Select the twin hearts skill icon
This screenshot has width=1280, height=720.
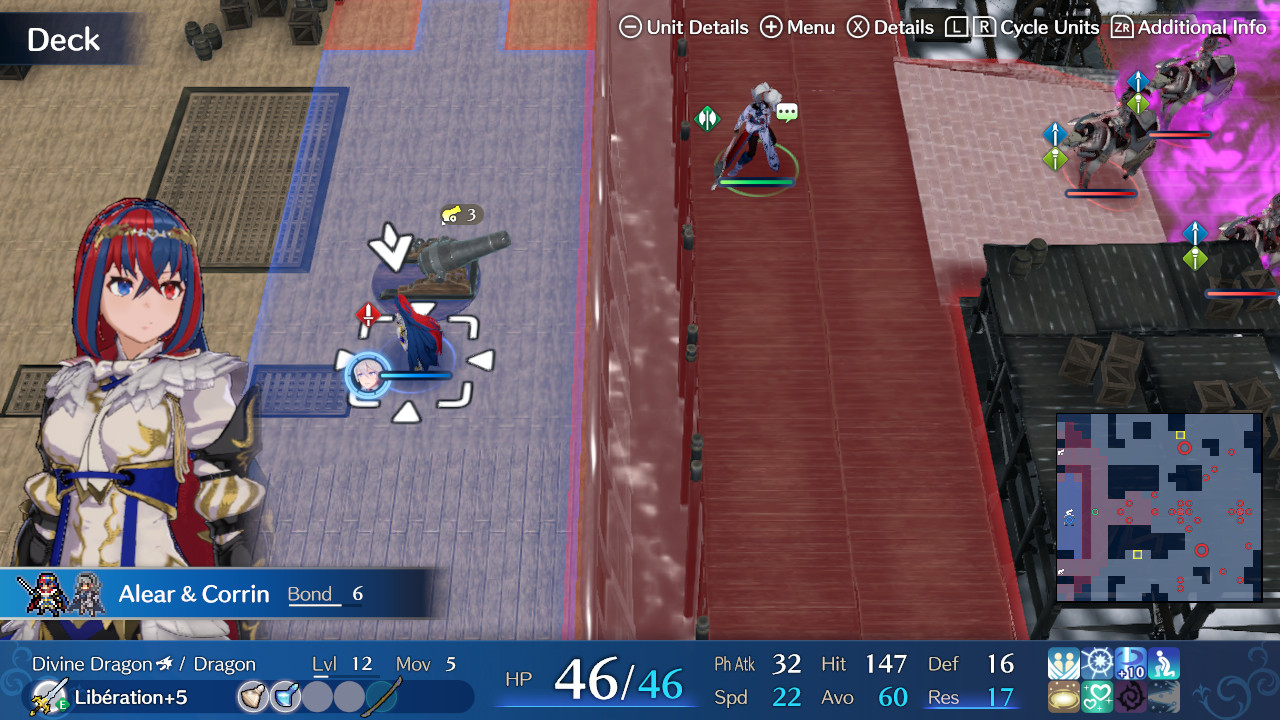(1097, 697)
